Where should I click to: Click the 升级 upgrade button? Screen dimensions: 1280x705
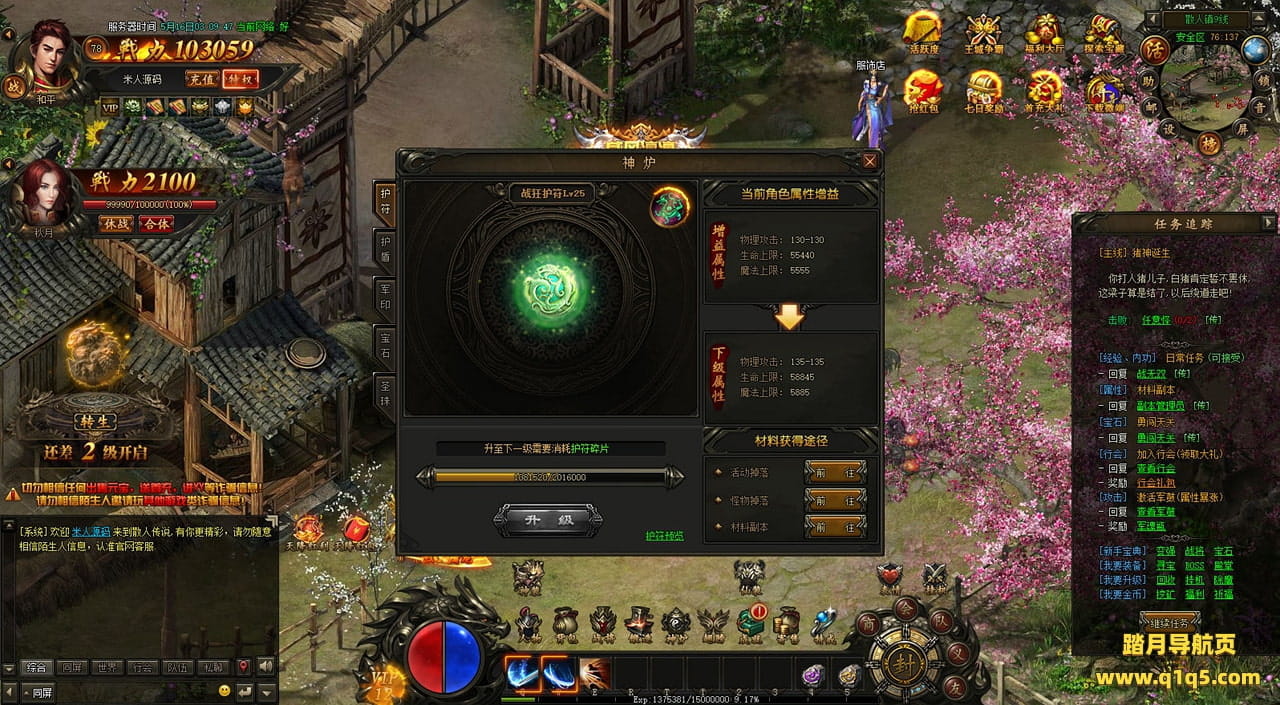click(548, 519)
